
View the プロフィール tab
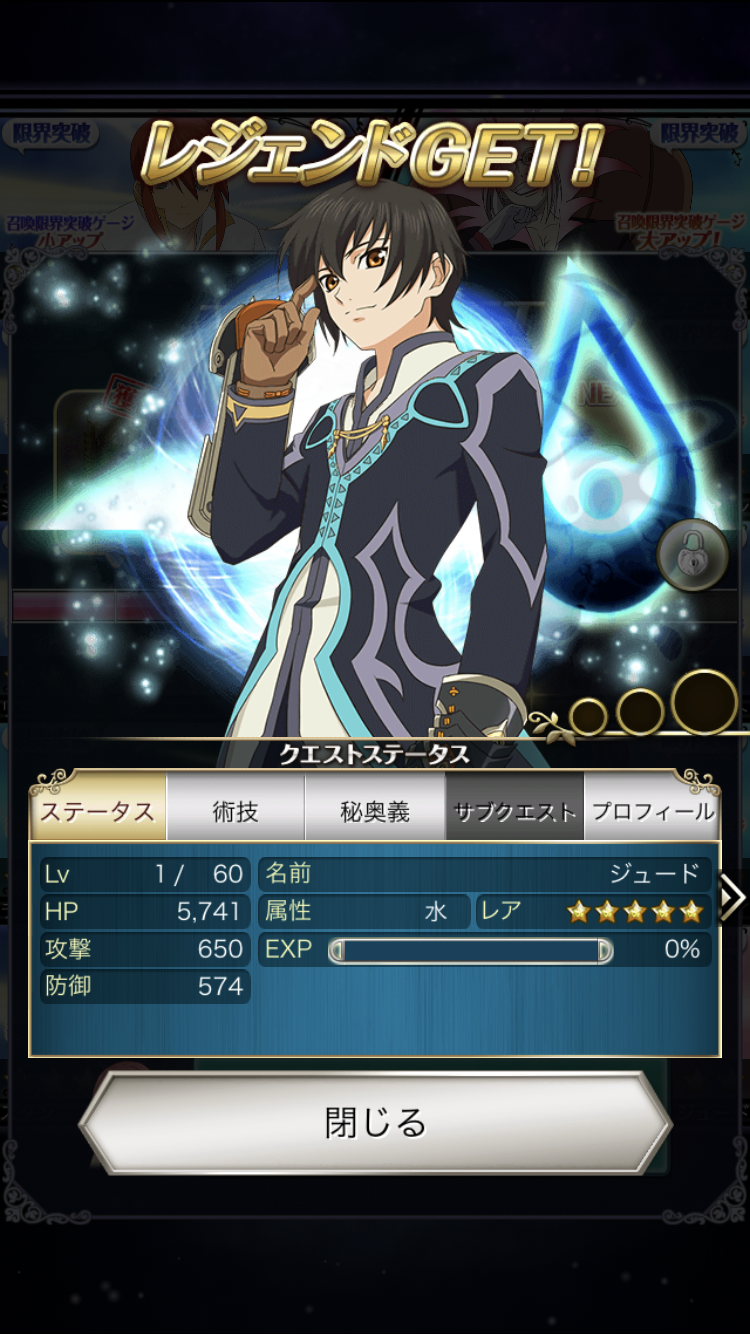coord(652,810)
